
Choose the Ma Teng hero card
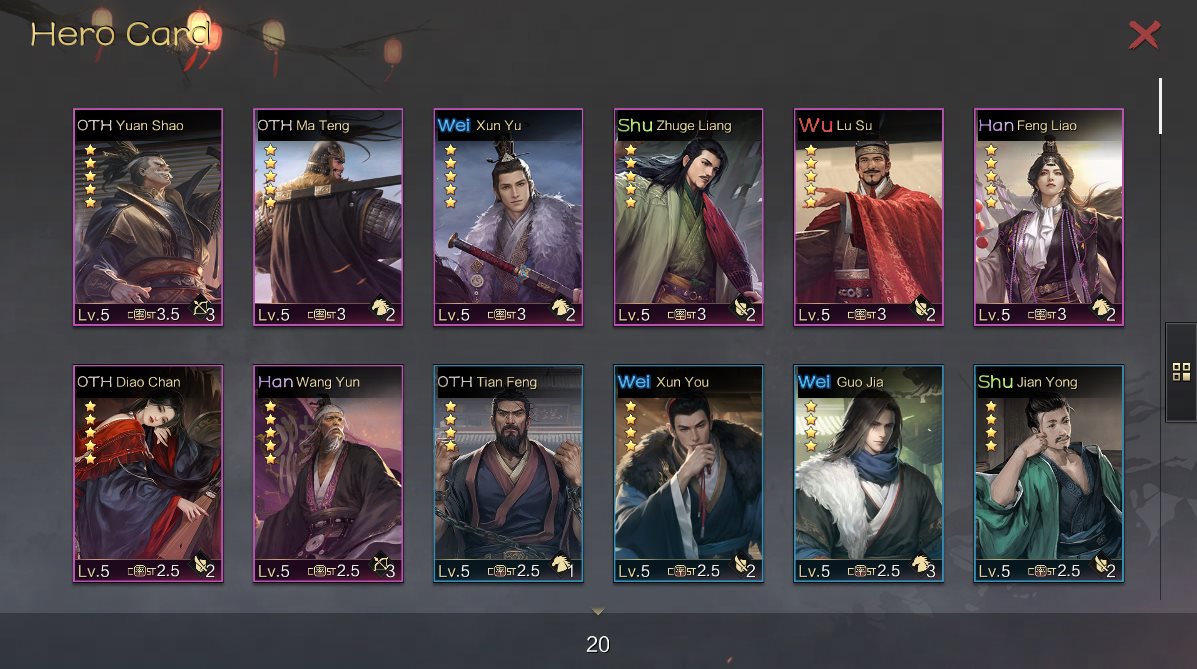tap(328, 217)
